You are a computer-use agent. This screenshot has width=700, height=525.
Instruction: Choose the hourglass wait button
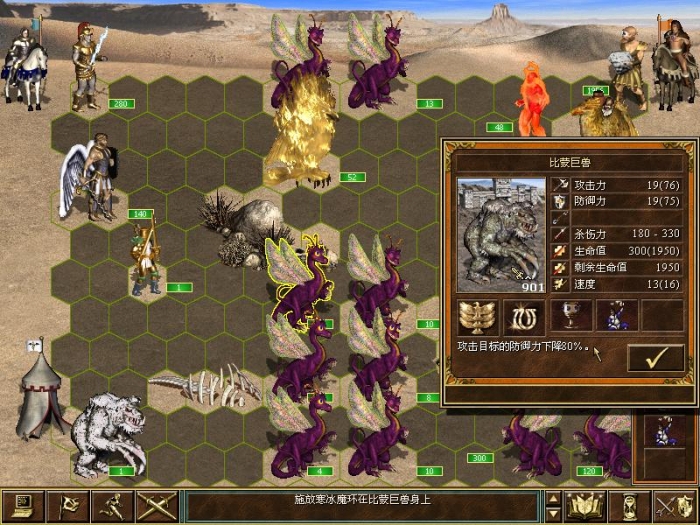631,506
